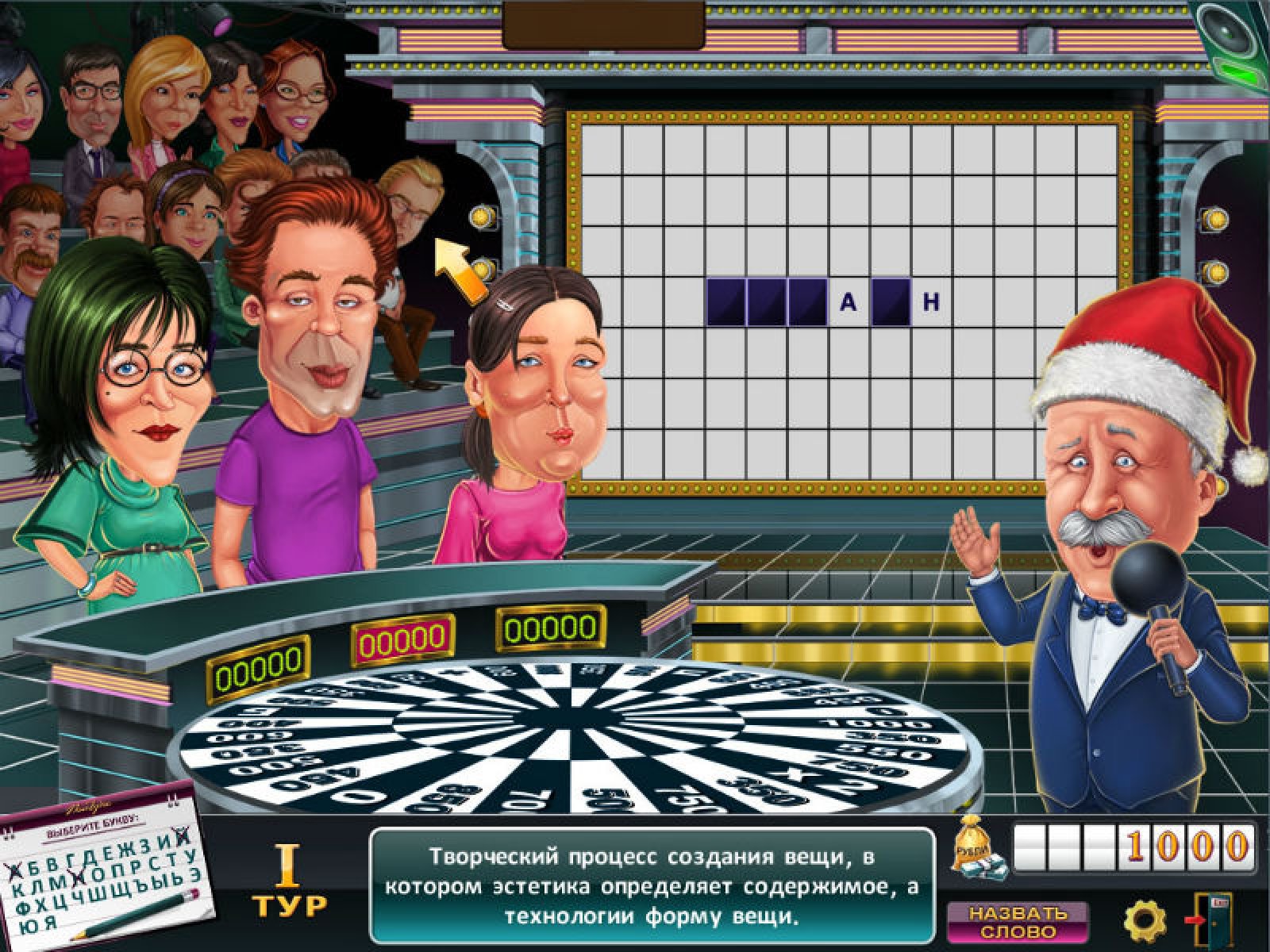Viewport: 1270px width, 952px height.
Task: Exit the game via the door icon
Action: tap(1209, 920)
